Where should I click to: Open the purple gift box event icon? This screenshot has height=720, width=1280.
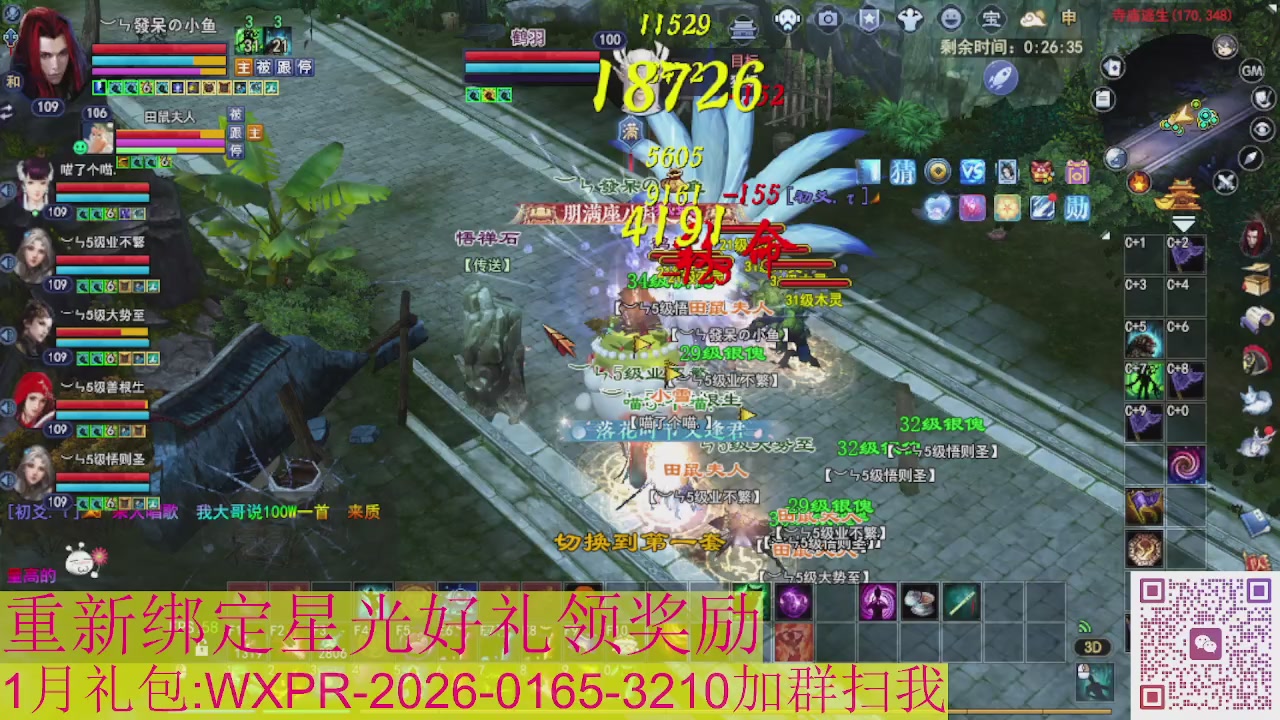(x=1077, y=172)
